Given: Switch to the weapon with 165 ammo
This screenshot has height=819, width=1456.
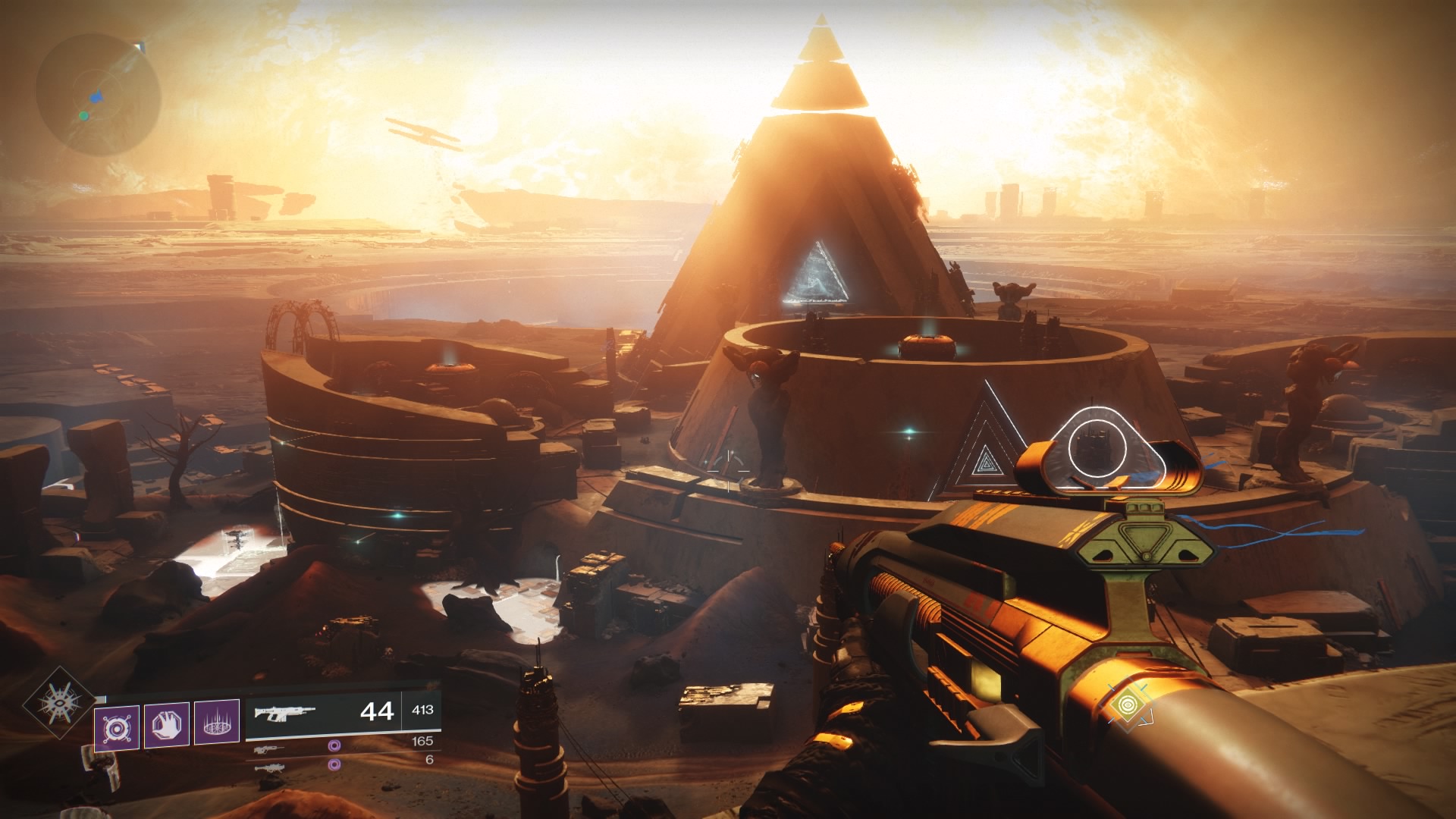Looking at the screenshot, I should pyautogui.click(x=270, y=748).
